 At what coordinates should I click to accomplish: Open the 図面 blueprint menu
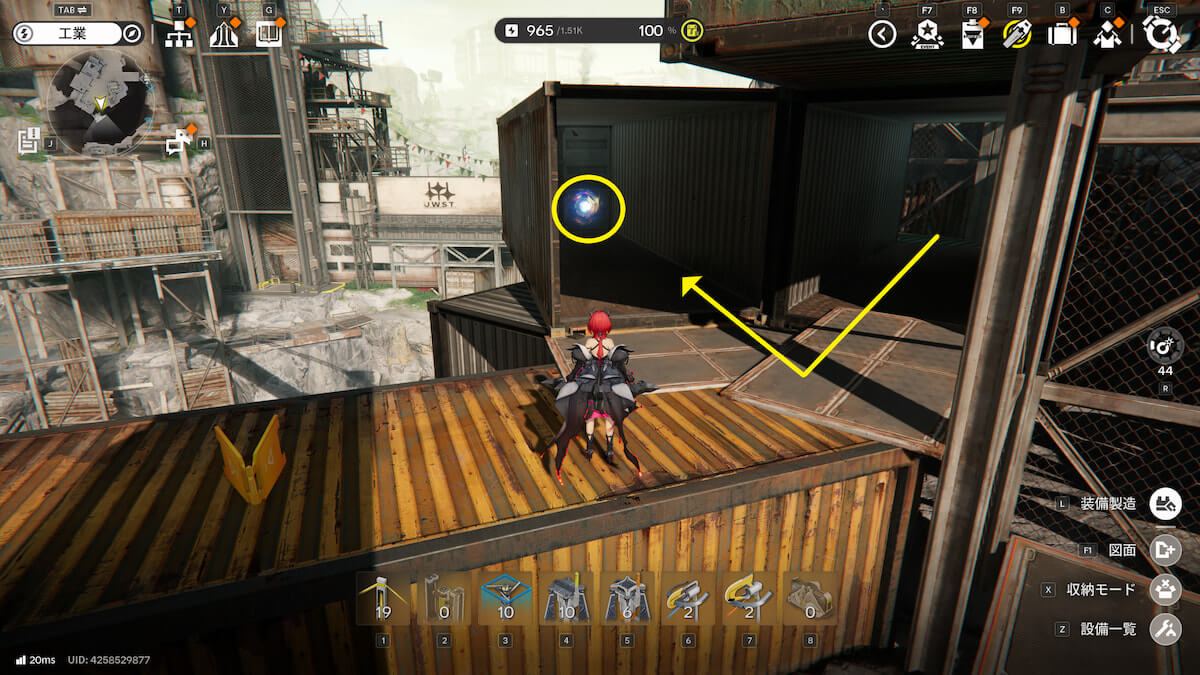(x=1162, y=549)
